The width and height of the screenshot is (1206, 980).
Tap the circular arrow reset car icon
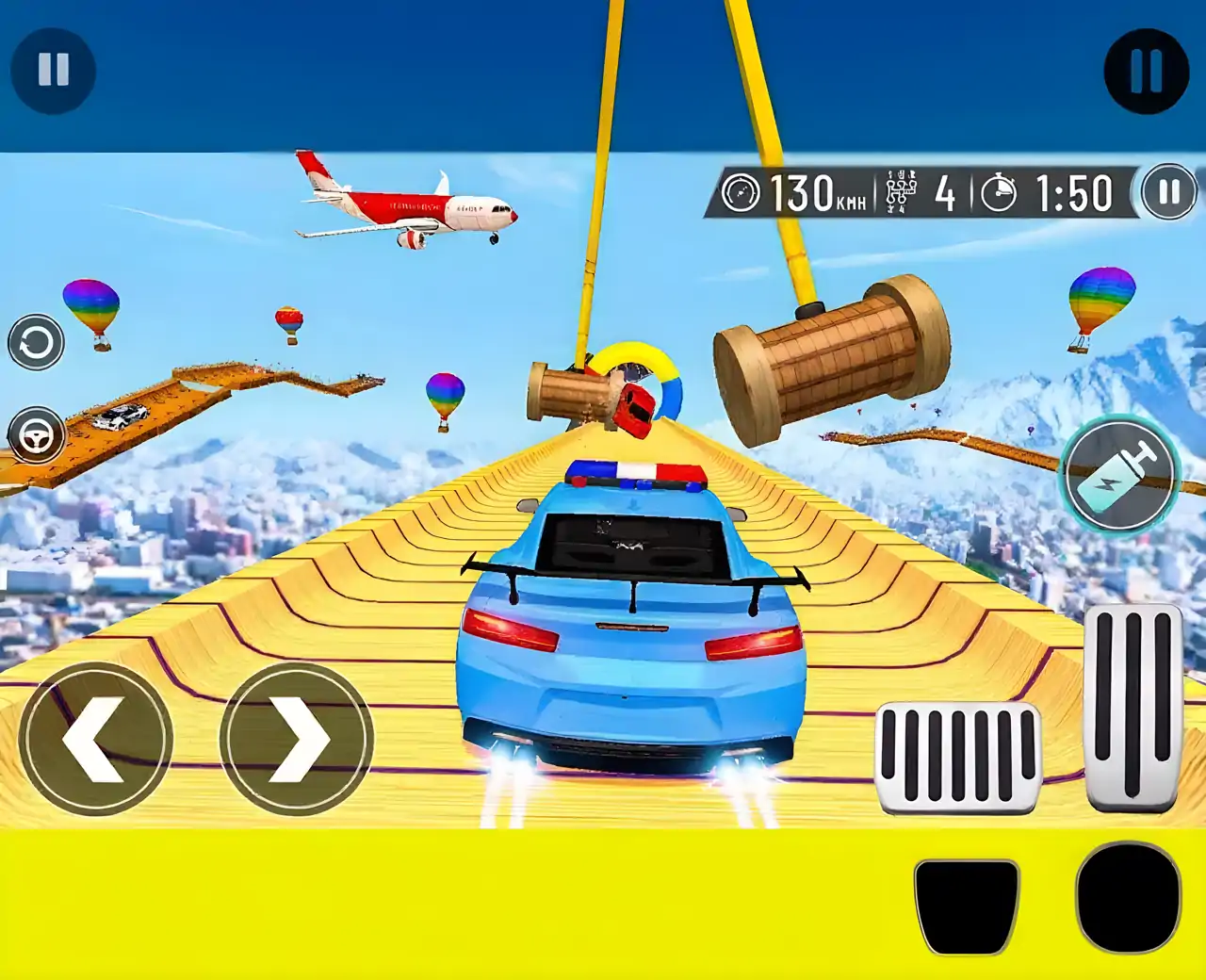point(37,342)
